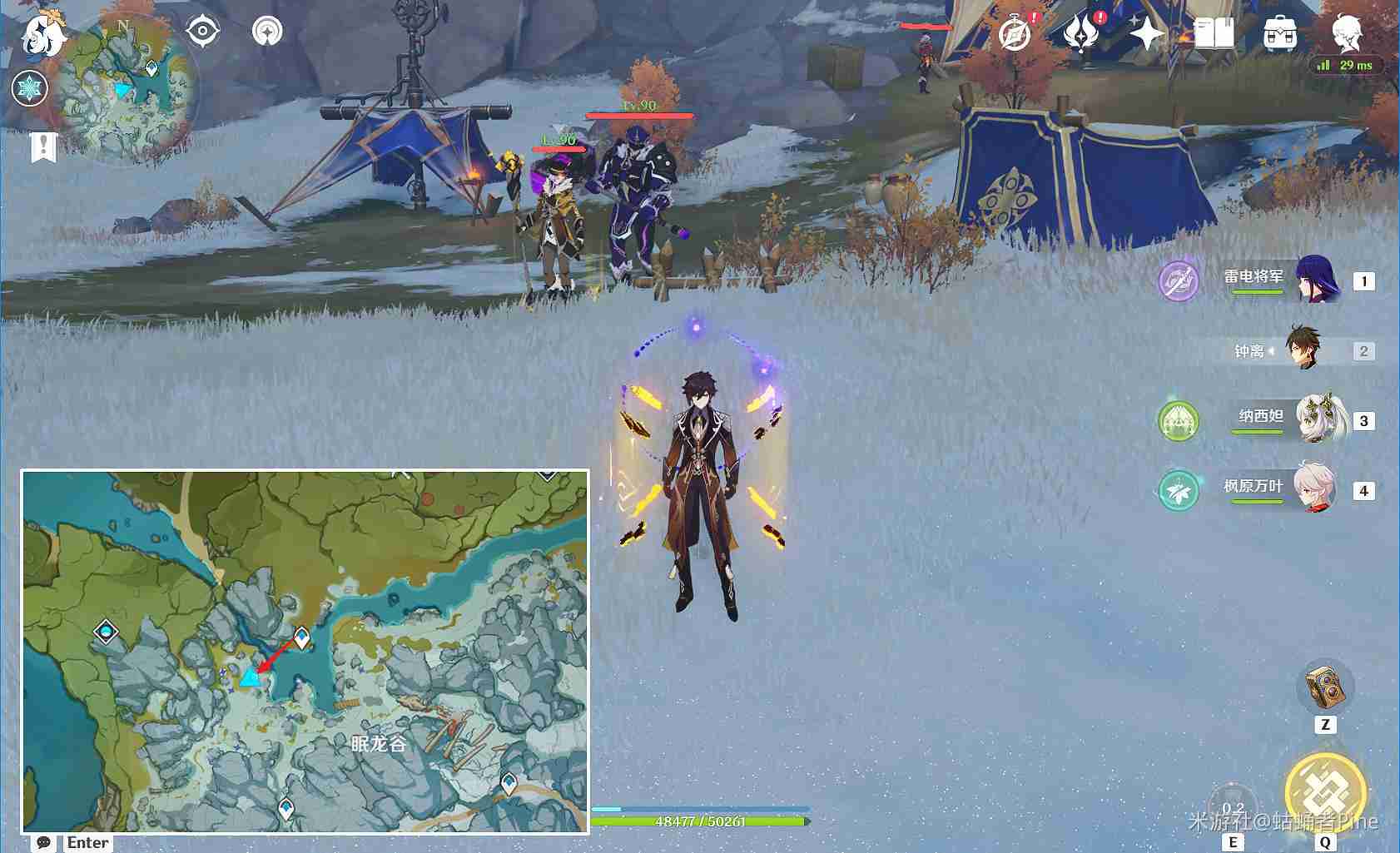Open the Events compass icon
This screenshot has height=853, width=1400.
click(1015, 34)
